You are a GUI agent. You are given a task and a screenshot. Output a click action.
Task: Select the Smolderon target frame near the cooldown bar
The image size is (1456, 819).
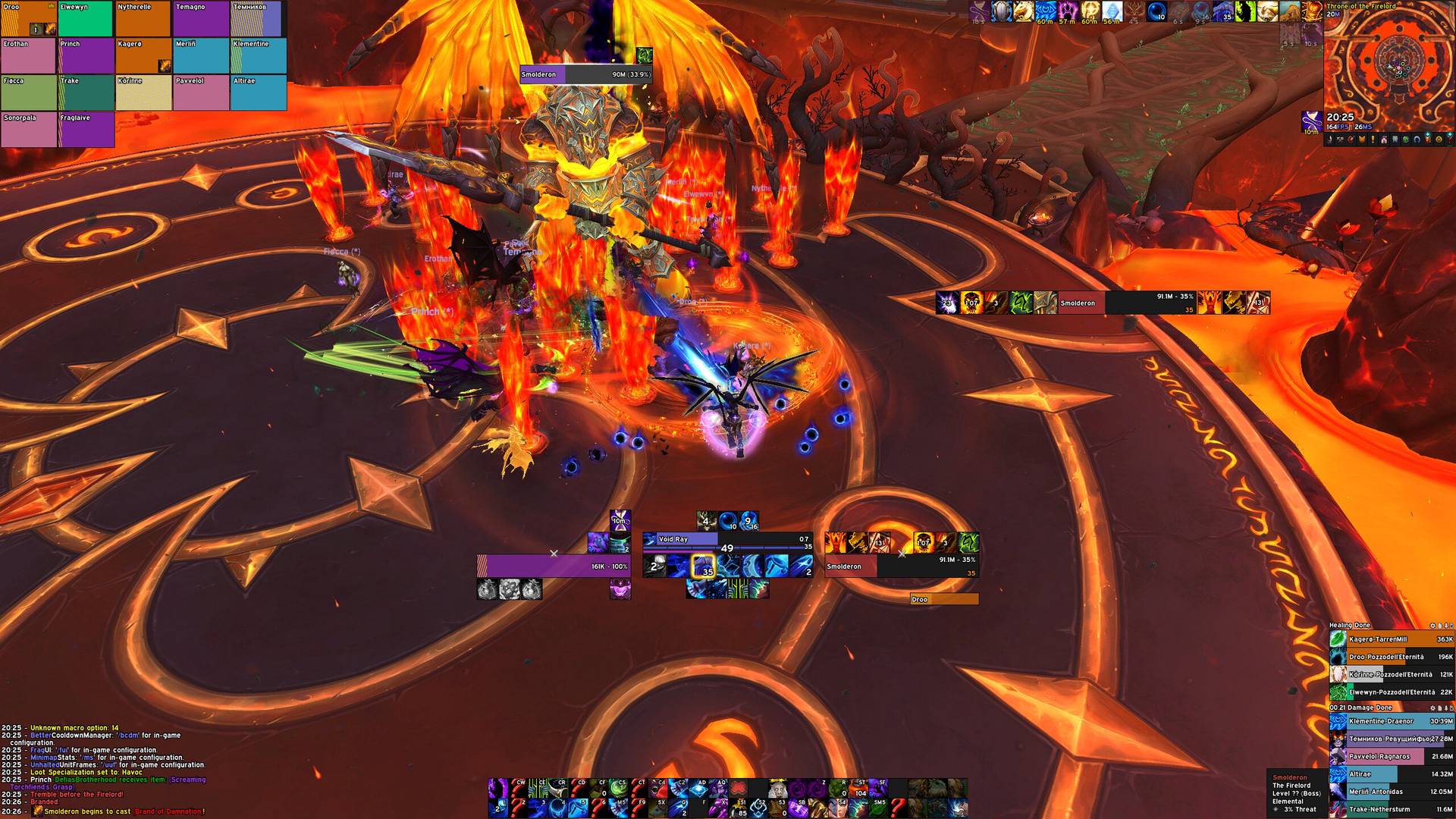click(x=901, y=566)
